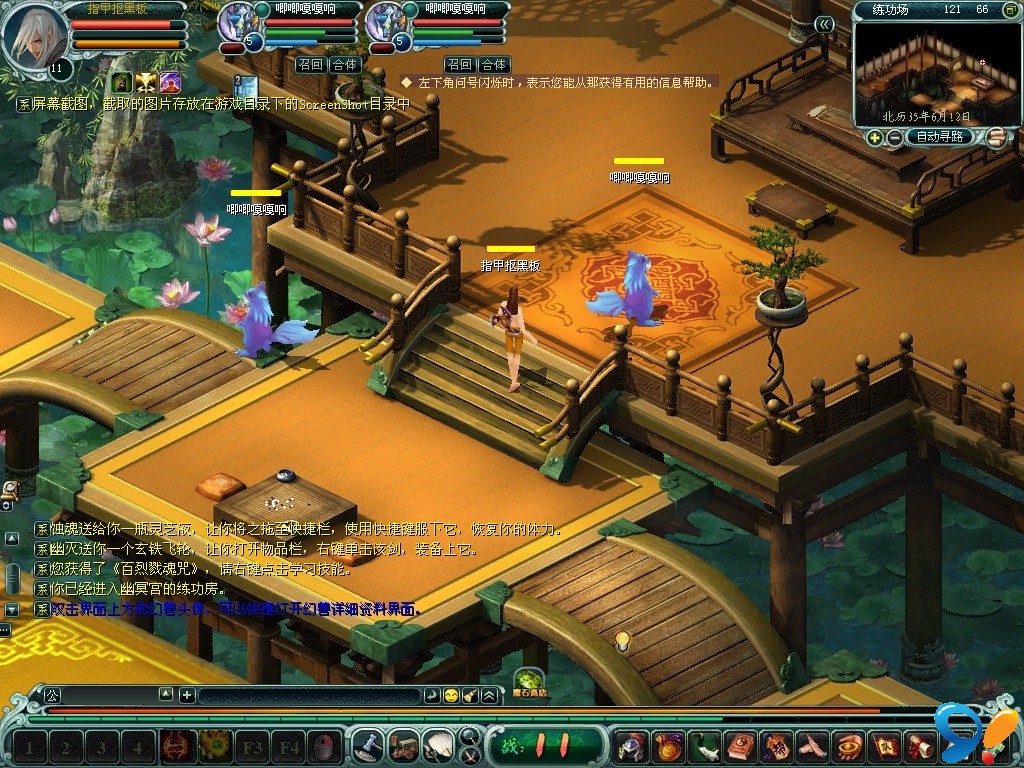This screenshot has width=1024, height=768.
Task: Open the red pouch bag icon
Action: pyautogui.click(x=666, y=746)
